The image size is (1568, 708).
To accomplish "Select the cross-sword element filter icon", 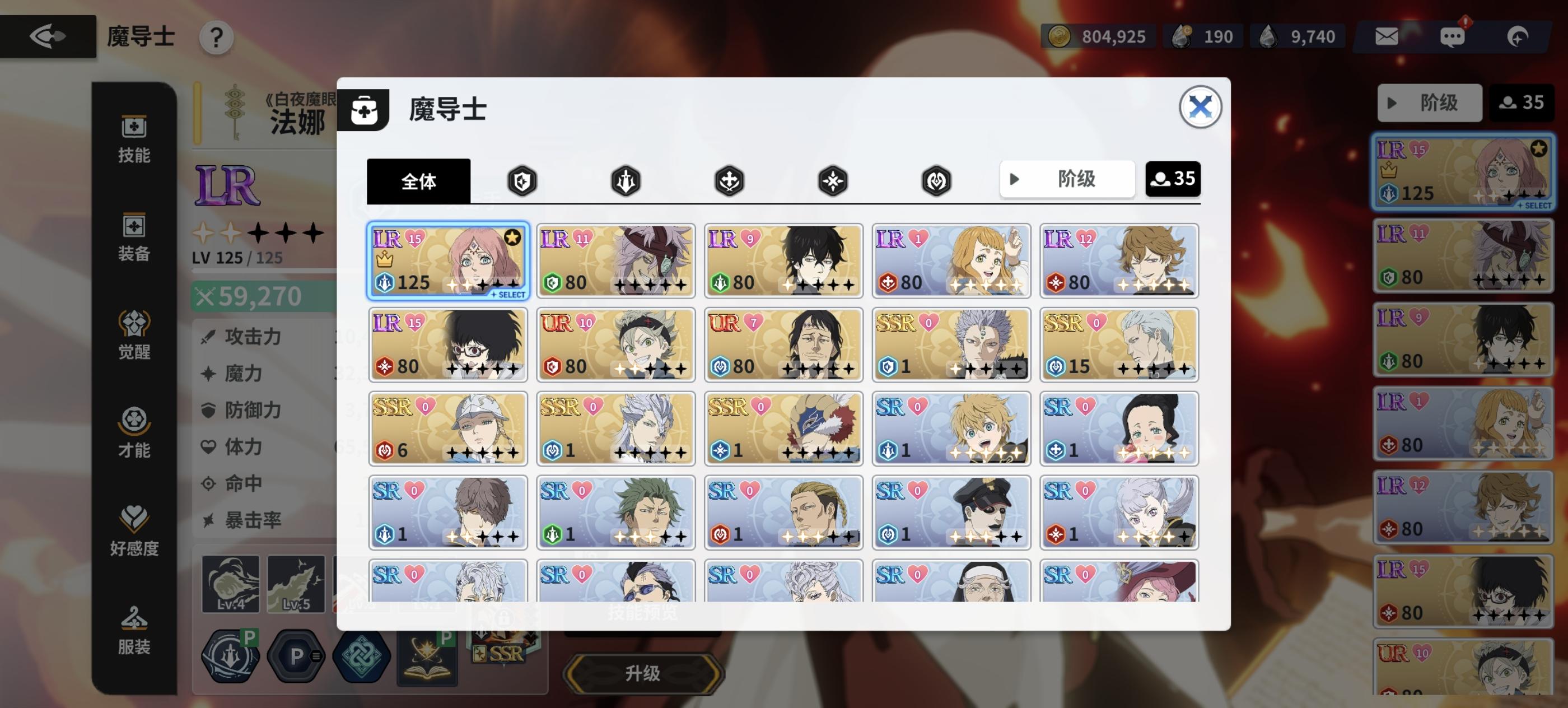I will pos(729,180).
